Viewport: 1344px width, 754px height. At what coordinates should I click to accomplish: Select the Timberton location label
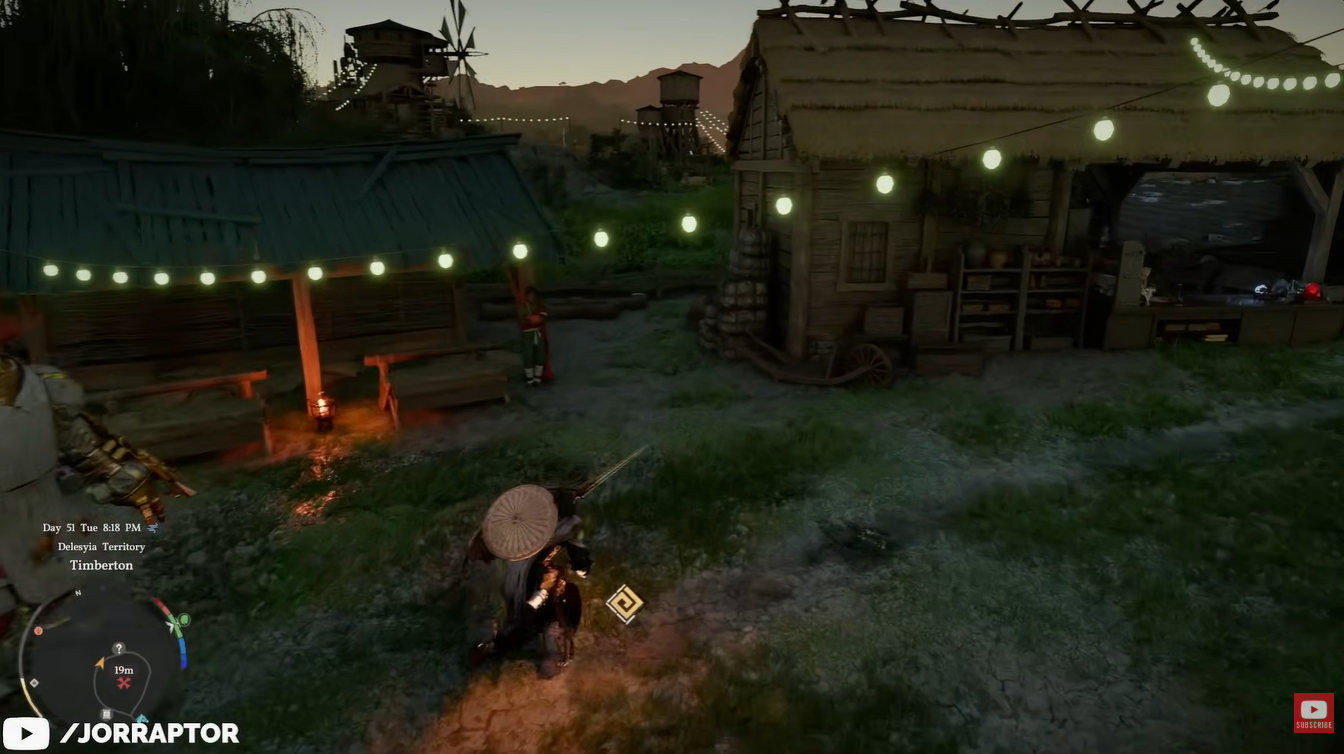[101, 565]
